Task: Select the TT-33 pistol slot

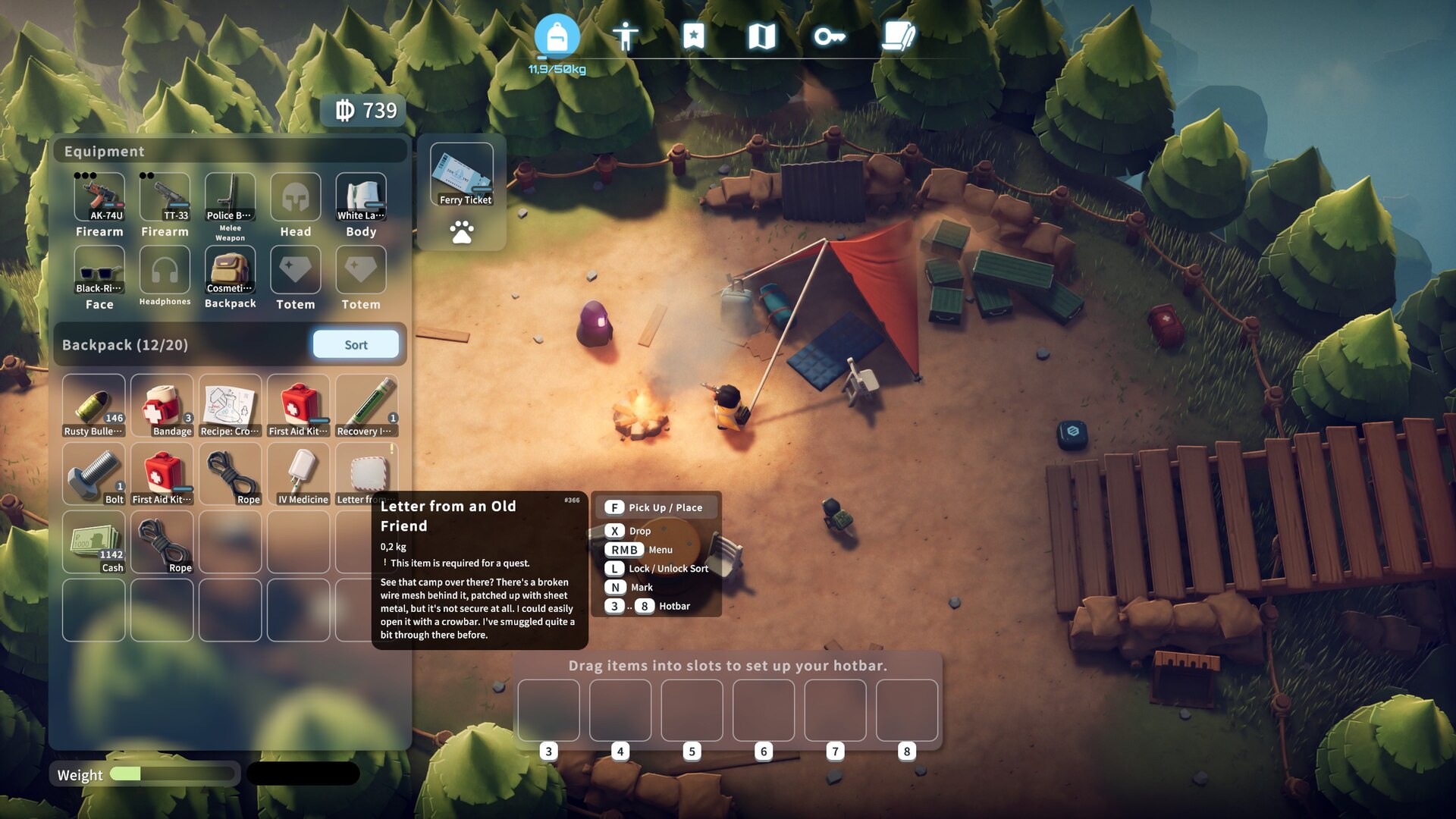Action: (x=165, y=197)
